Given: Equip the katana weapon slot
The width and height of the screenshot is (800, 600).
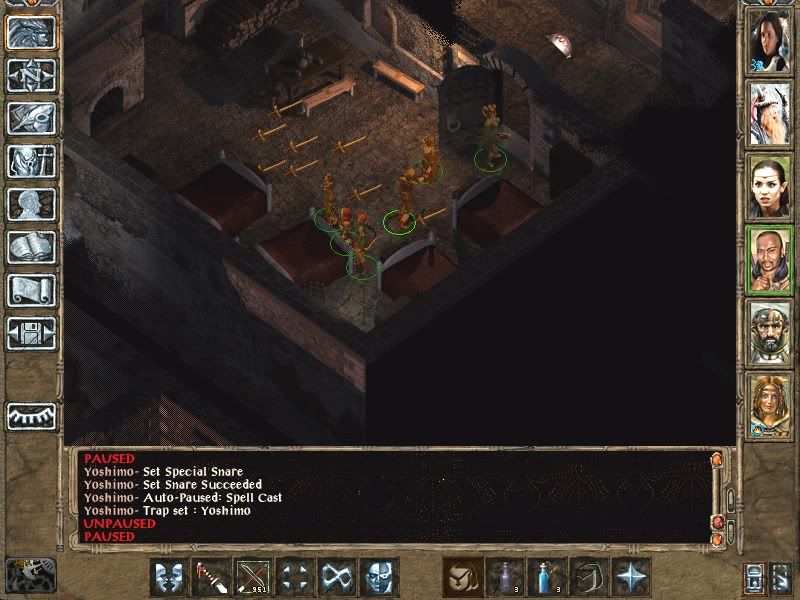Looking at the screenshot, I should click(x=211, y=577).
